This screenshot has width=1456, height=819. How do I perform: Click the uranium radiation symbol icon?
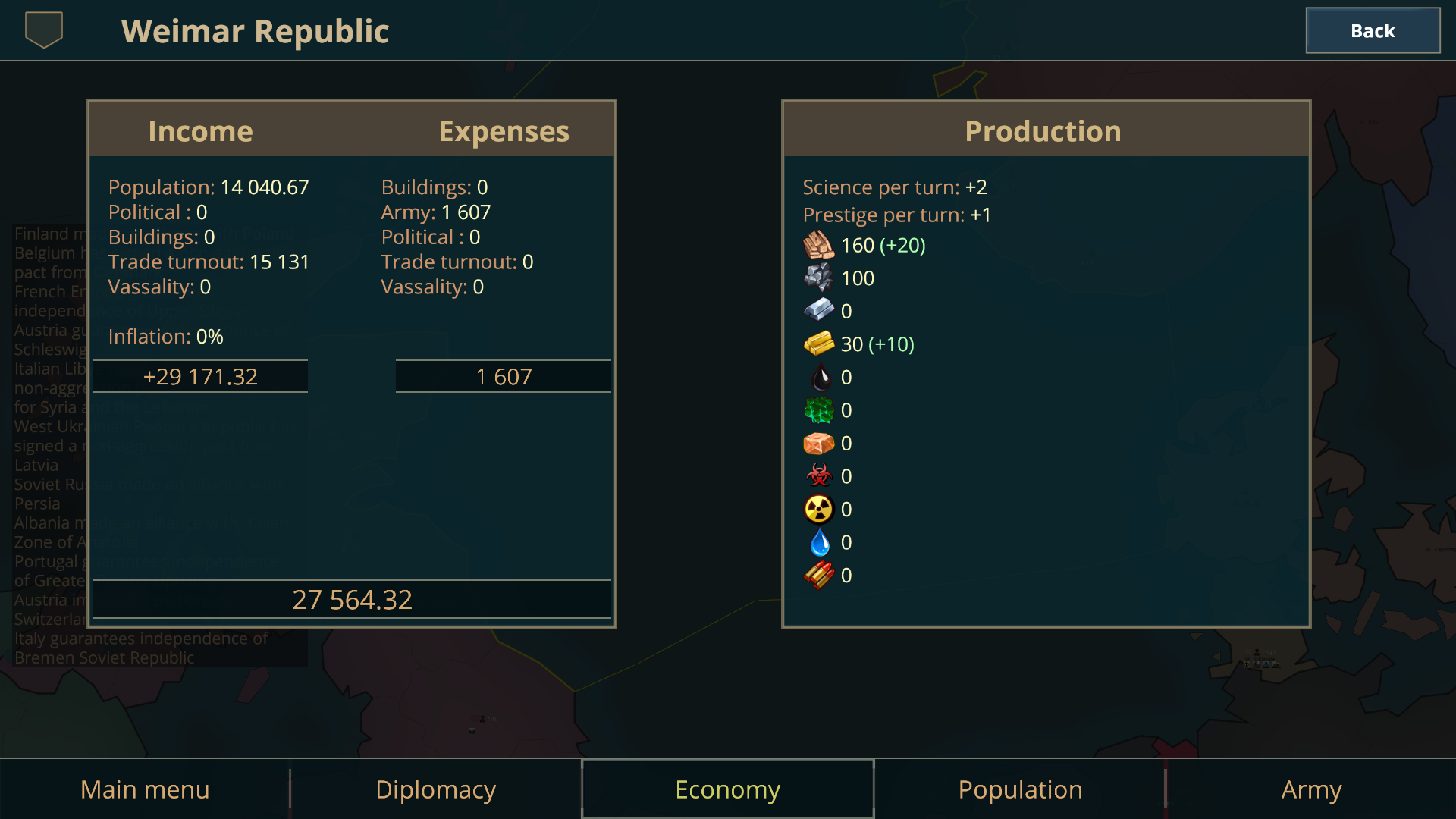819,509
